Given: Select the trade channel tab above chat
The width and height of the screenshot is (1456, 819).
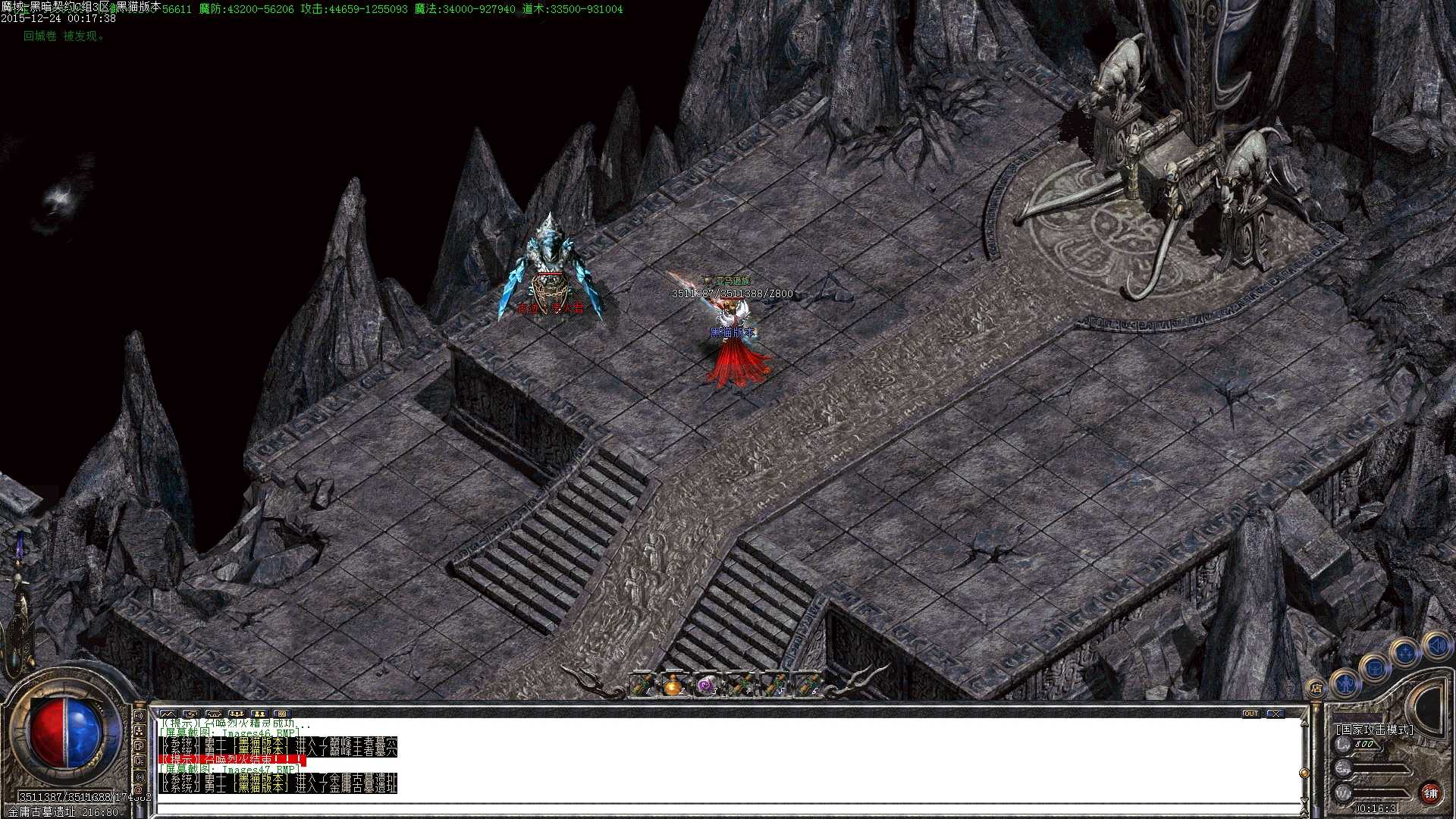Looking at the screenshot, I should pyautogui.click(x=282, y=714).
